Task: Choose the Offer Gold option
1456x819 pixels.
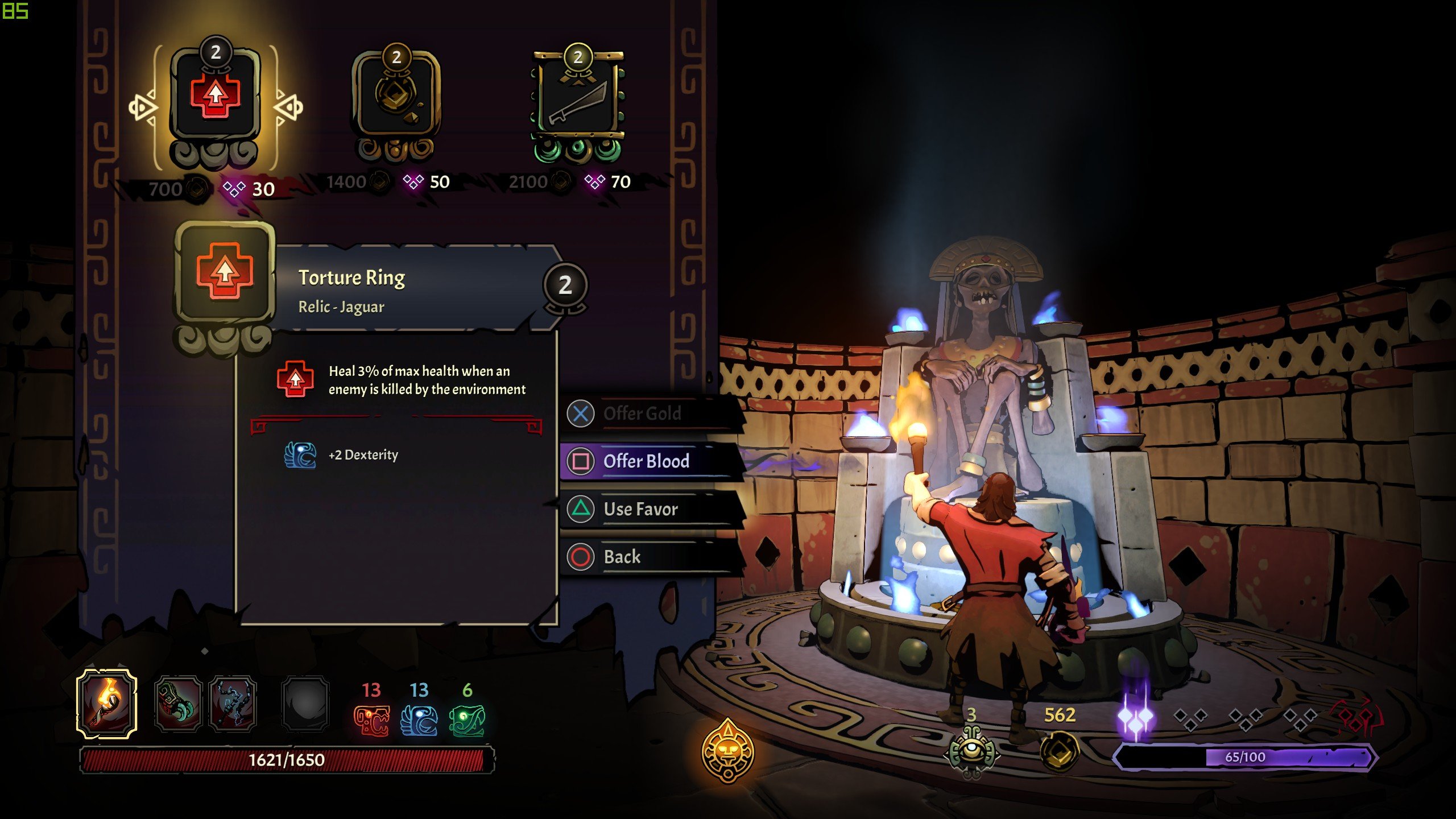Action: point(642,413)
